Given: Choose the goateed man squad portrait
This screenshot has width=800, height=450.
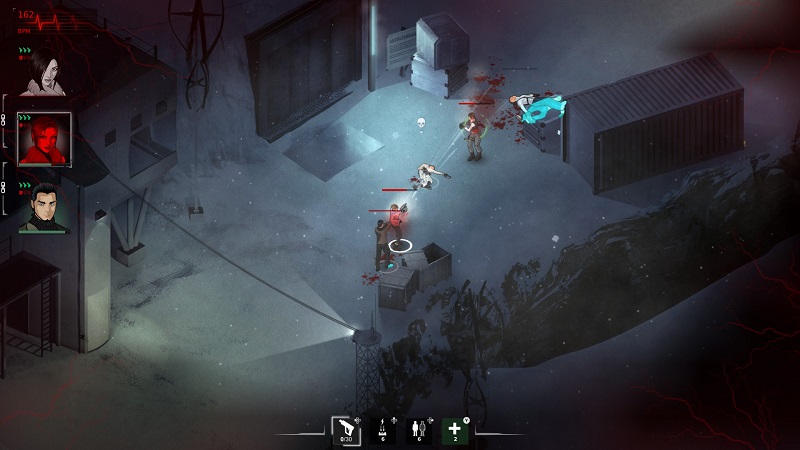Looking at the screenshot, I should click(x=44, y=206).
